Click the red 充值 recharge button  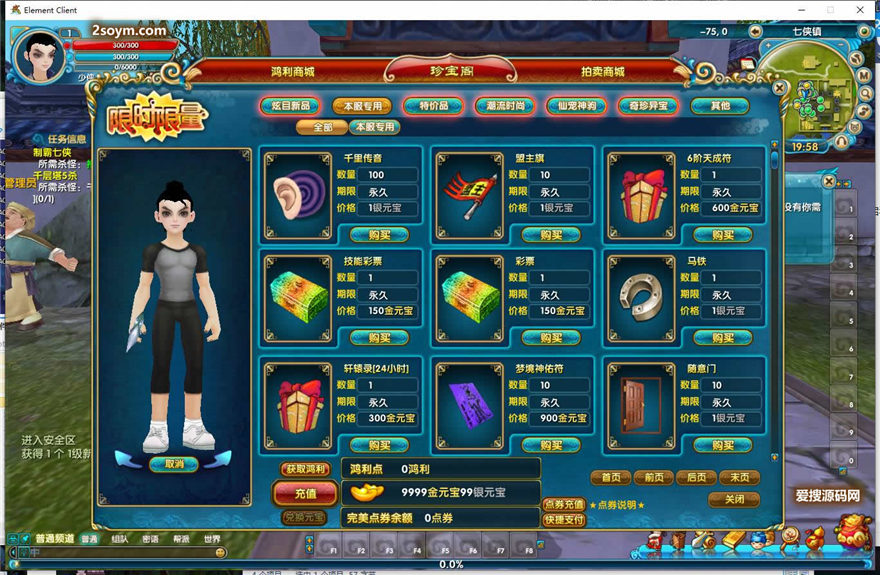305,493
